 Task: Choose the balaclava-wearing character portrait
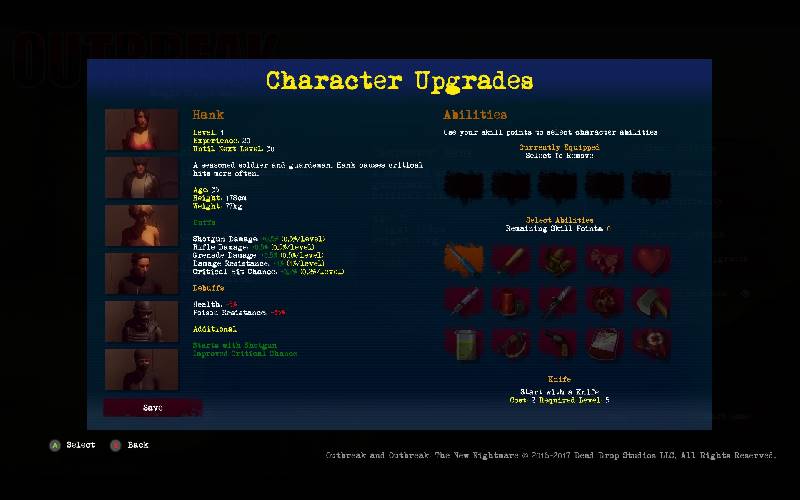[141, 369]
